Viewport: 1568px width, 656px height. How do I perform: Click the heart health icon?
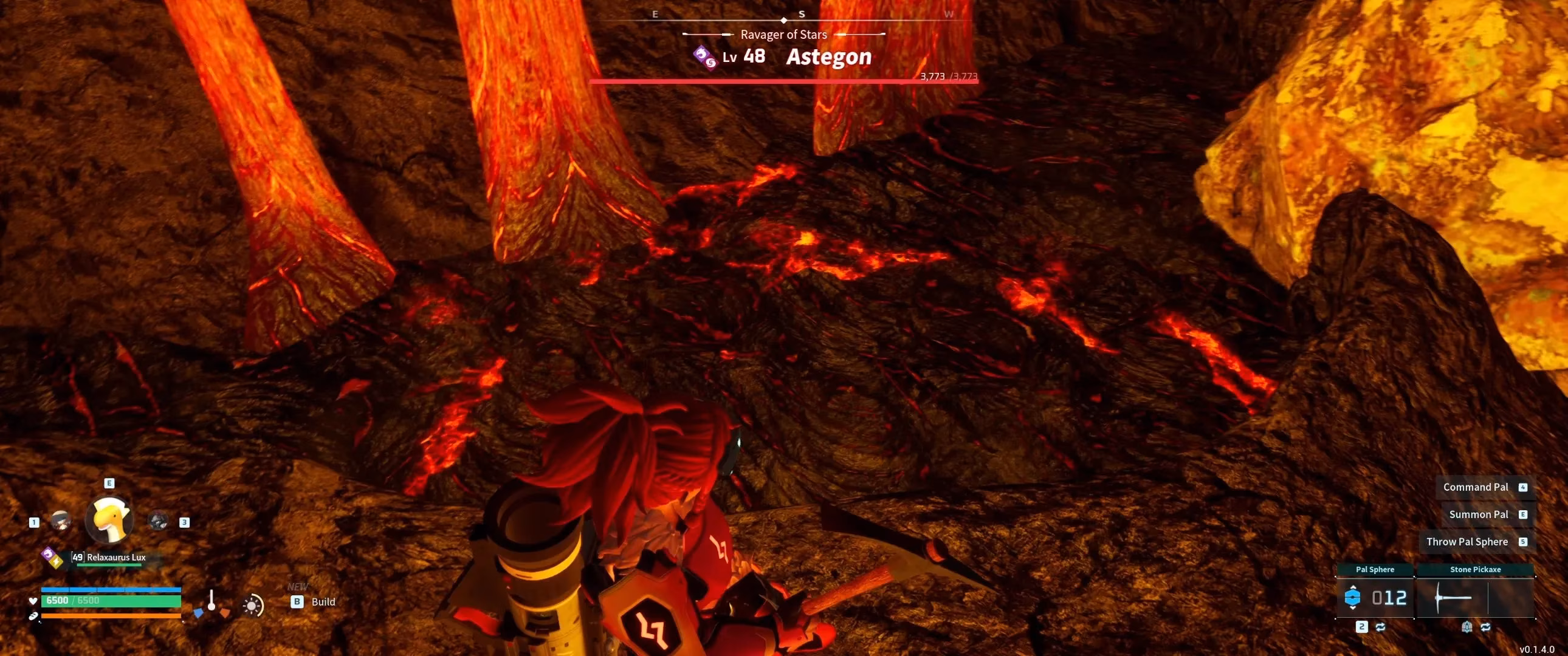[32, 602]
